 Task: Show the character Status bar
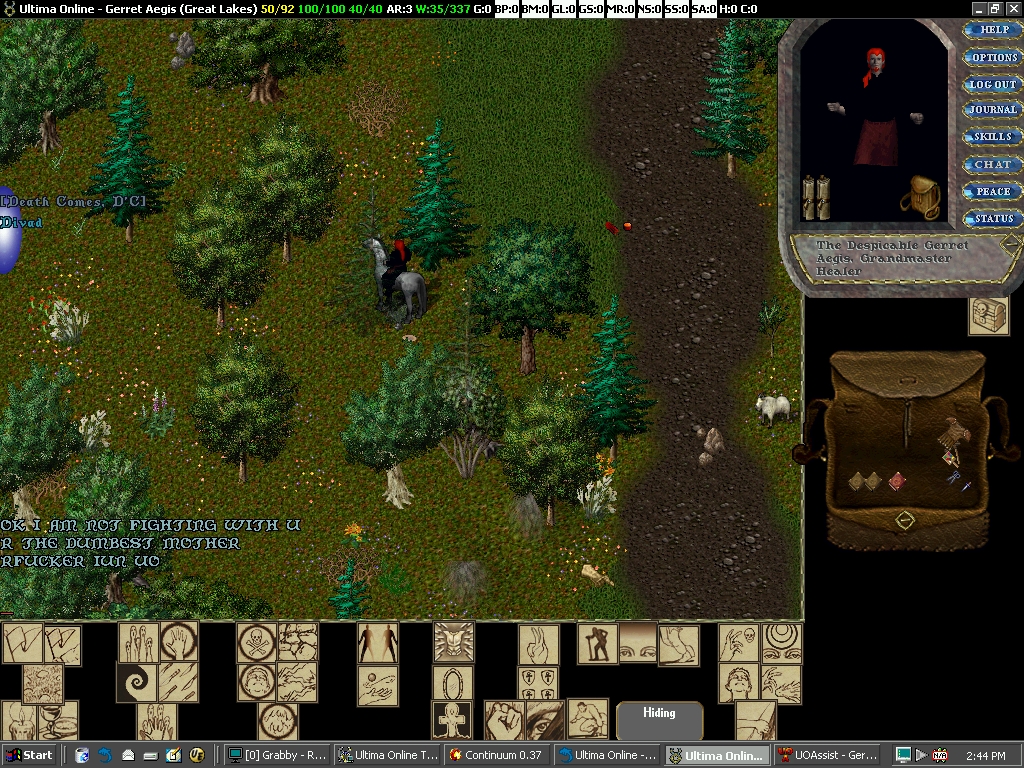993,218
